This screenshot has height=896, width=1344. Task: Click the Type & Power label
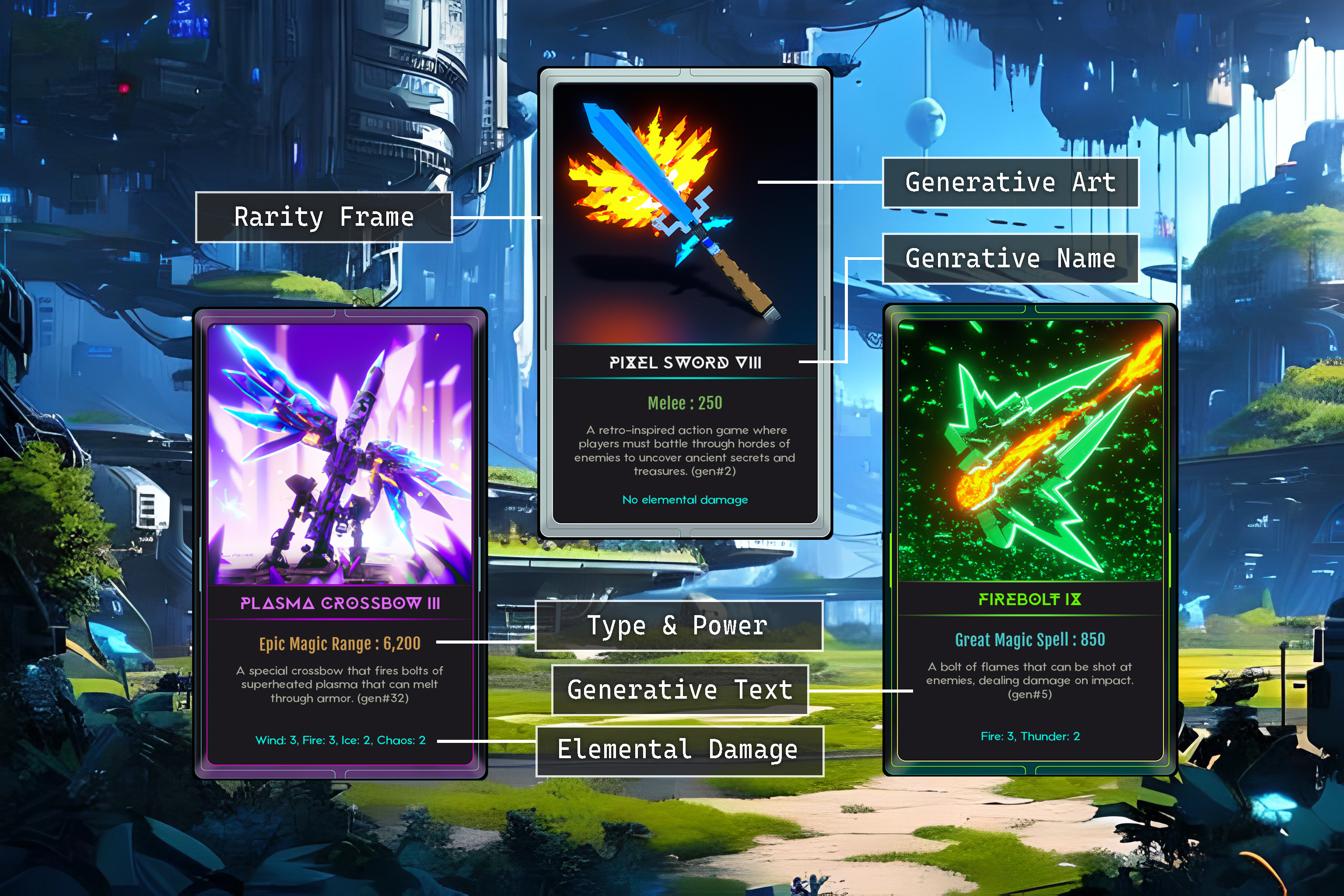(x=678, y=626)
